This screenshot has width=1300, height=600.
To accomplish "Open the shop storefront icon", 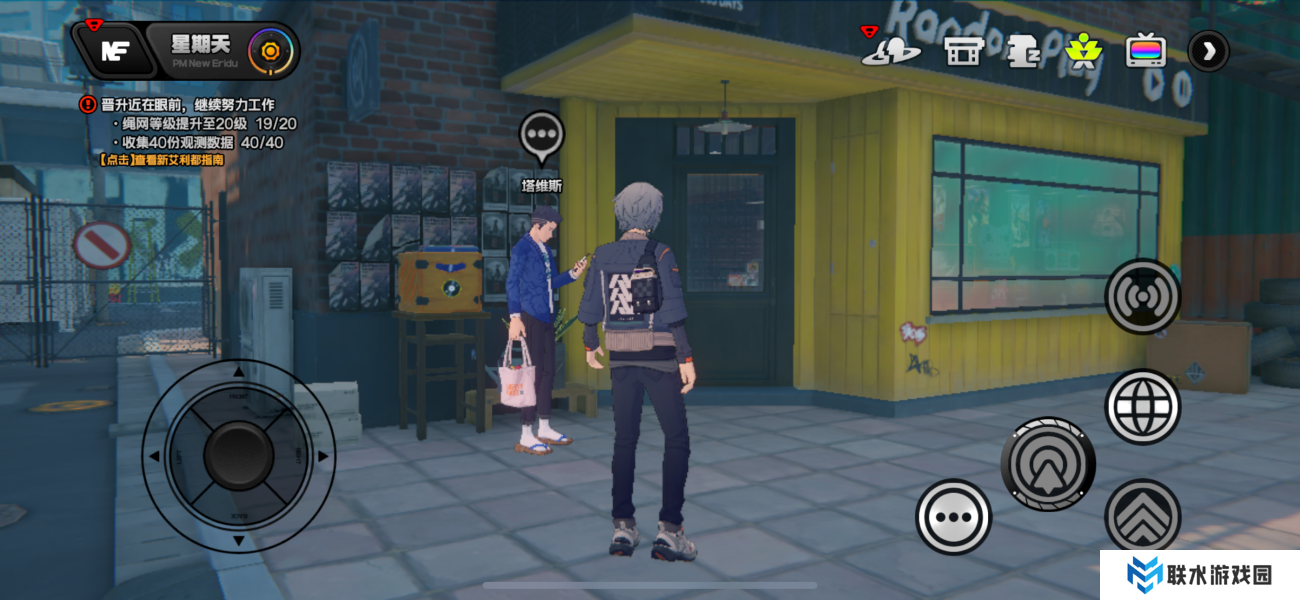I will click(x=964, y=50).
